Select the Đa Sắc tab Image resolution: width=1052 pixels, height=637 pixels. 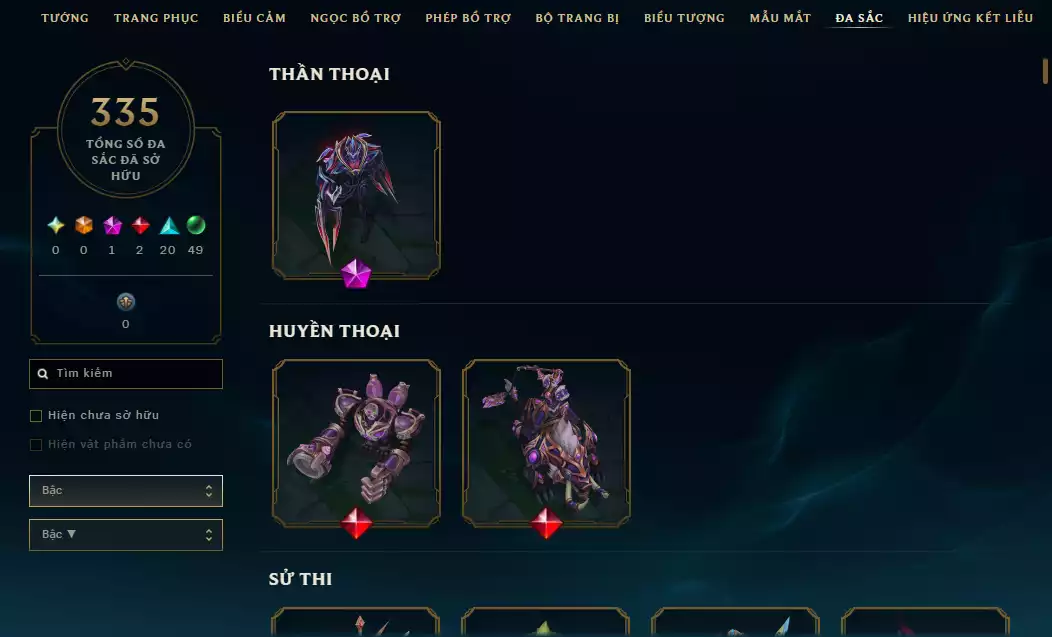pos(859,18)
